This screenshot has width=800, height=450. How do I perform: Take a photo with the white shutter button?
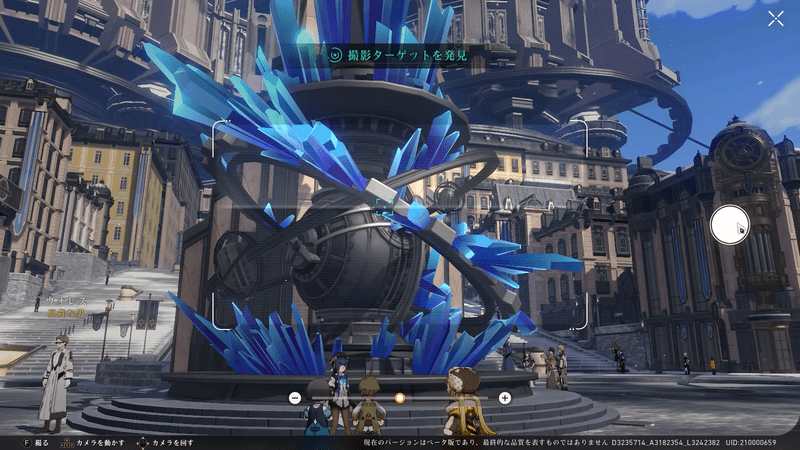(729, 225)
